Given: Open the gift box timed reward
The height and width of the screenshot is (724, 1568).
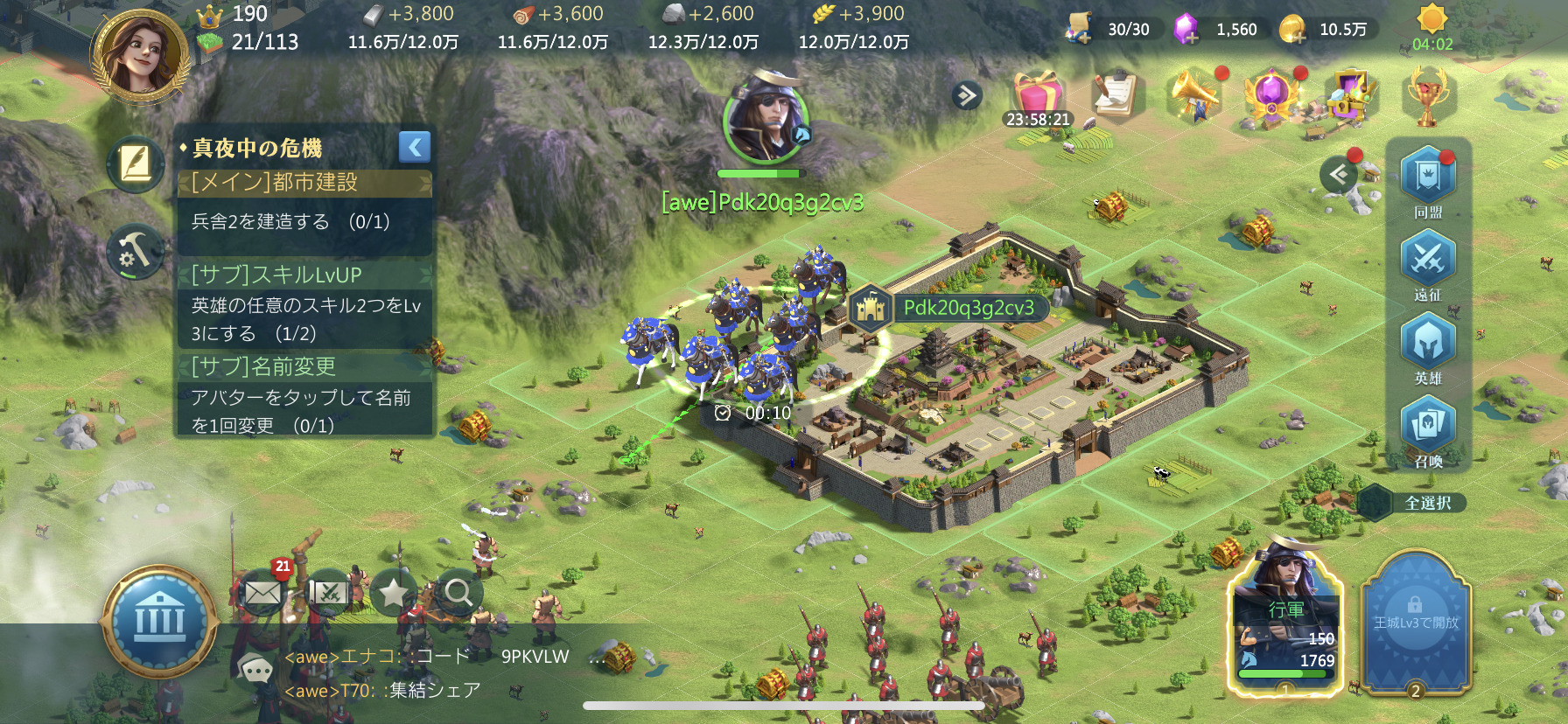Looking at the screenshot, I should click(x=1038, y=94).
